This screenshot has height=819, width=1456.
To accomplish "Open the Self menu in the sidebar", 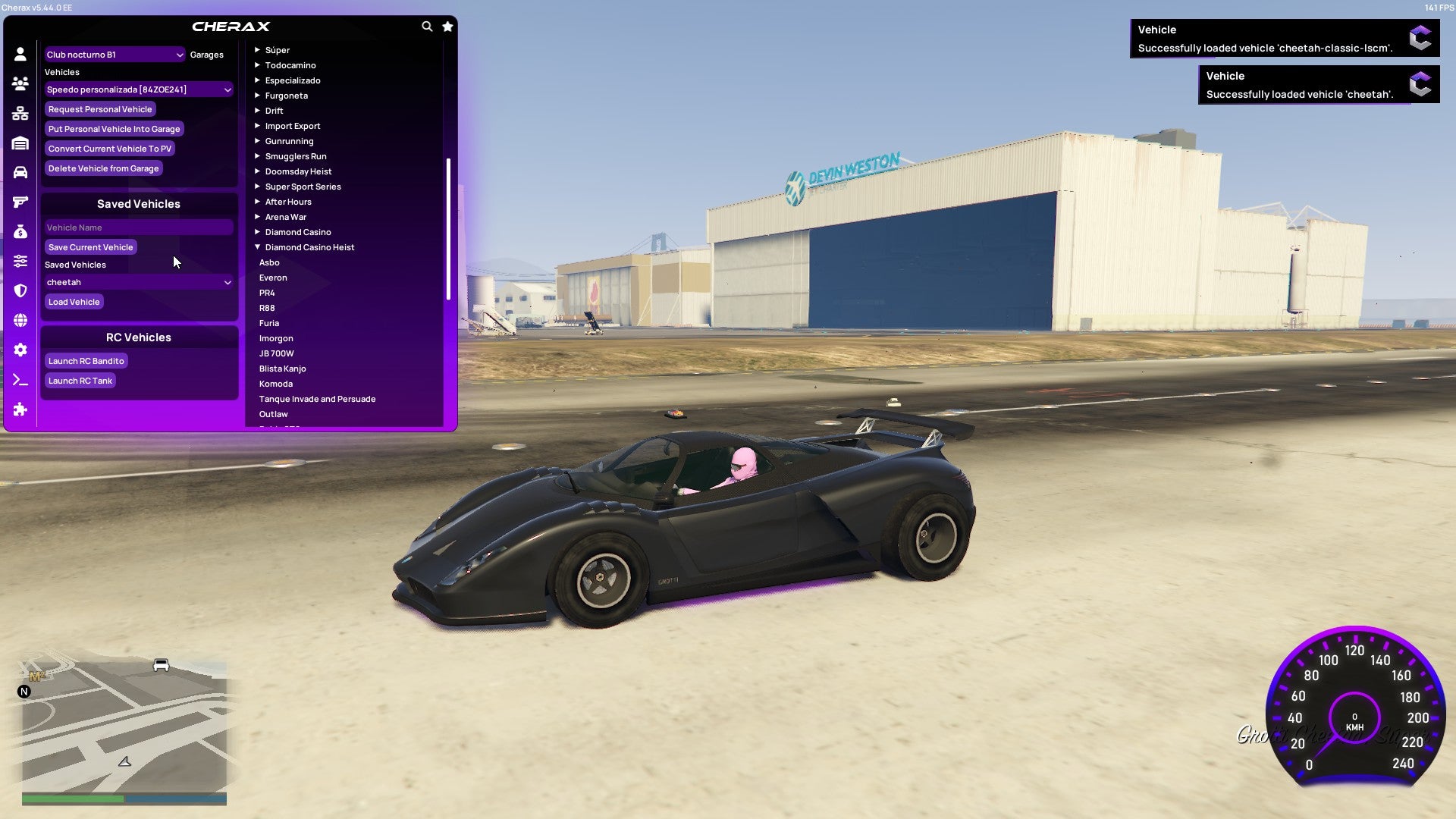I will pos(20,54).
